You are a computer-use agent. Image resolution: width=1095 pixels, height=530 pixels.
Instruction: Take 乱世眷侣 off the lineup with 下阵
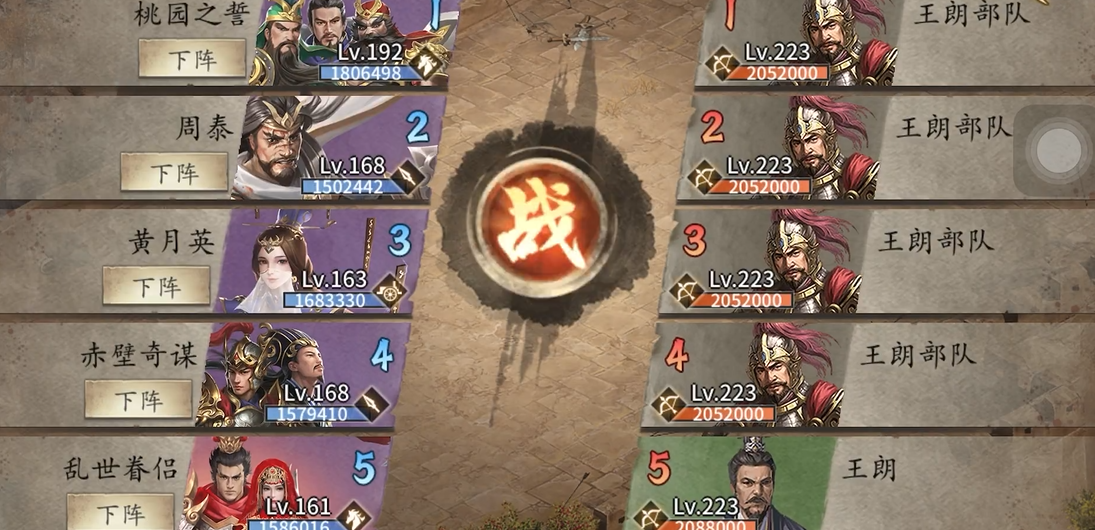coord(120,512)
